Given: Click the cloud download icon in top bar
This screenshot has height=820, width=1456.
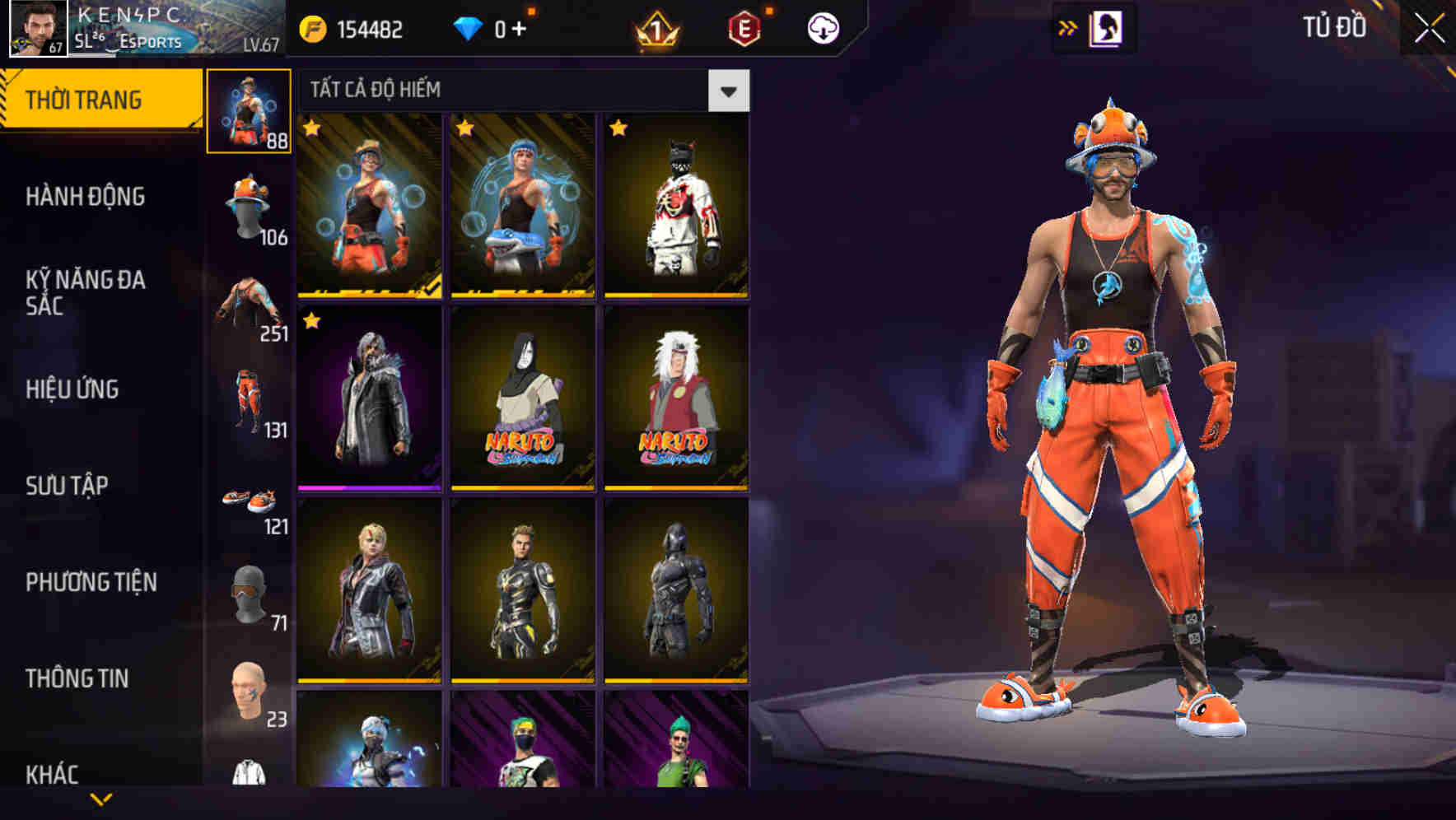Looking at the screenshot, I should pos(823,26).
